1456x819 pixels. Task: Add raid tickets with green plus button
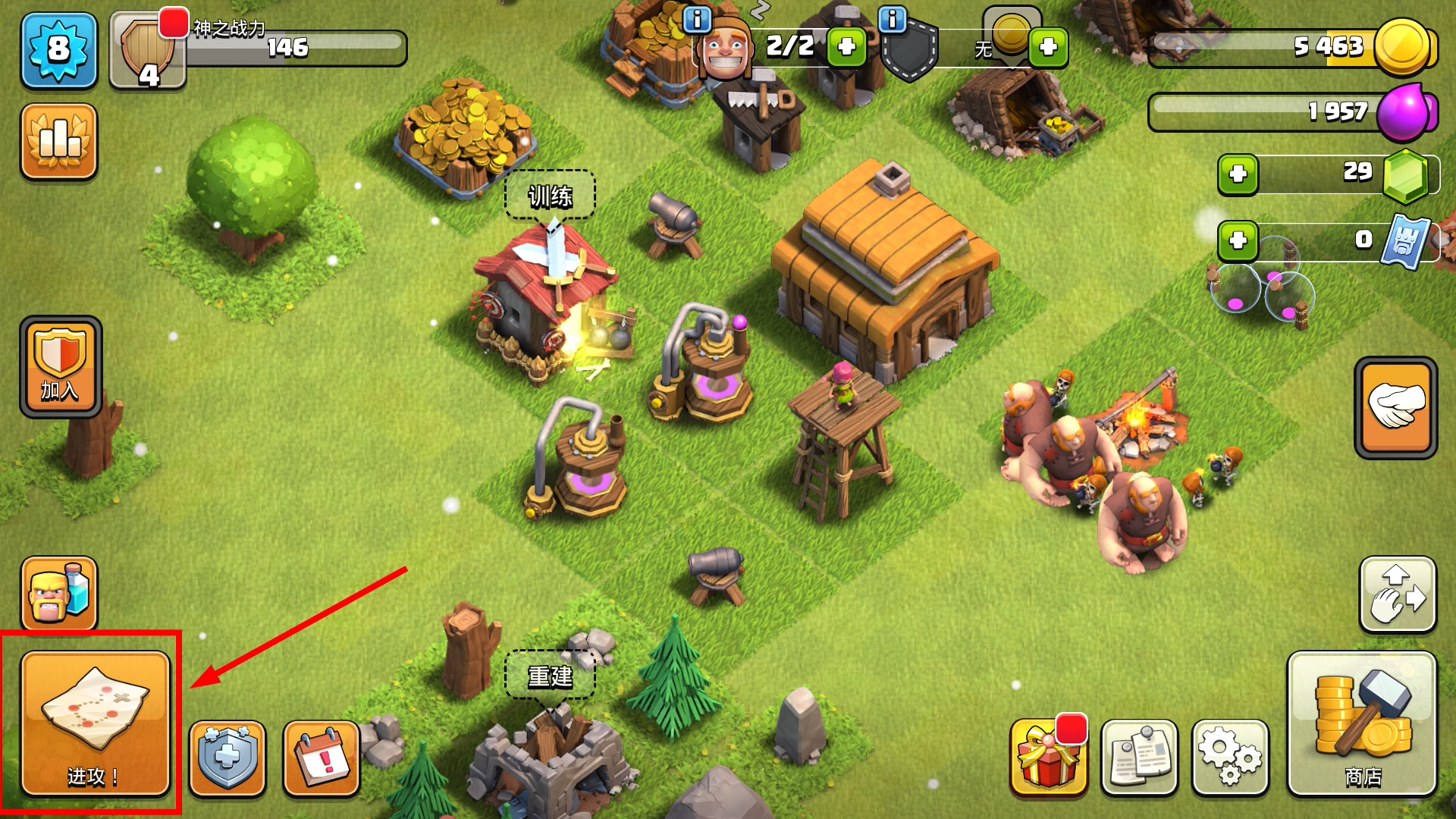tap(1238, 241)
